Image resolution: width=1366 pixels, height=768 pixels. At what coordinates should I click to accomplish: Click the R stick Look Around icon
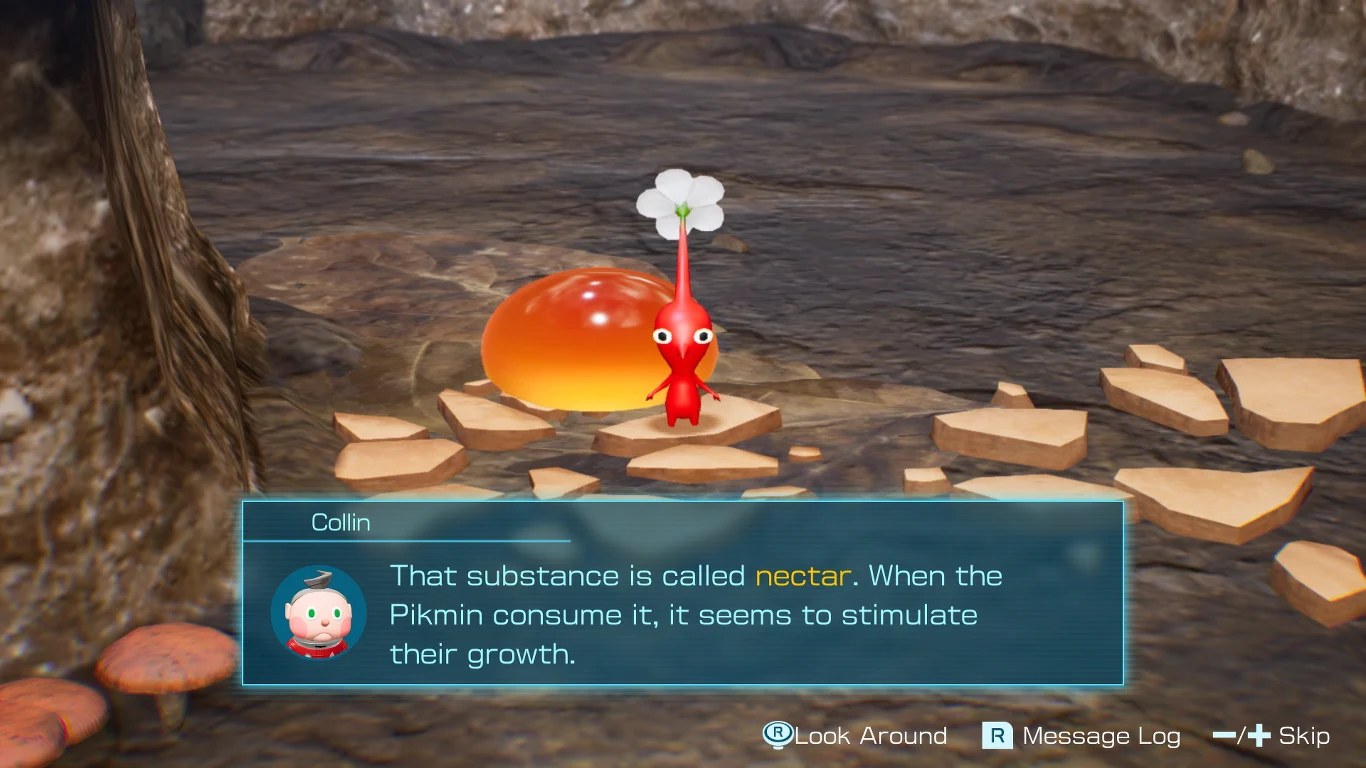(x=776, y=736)
